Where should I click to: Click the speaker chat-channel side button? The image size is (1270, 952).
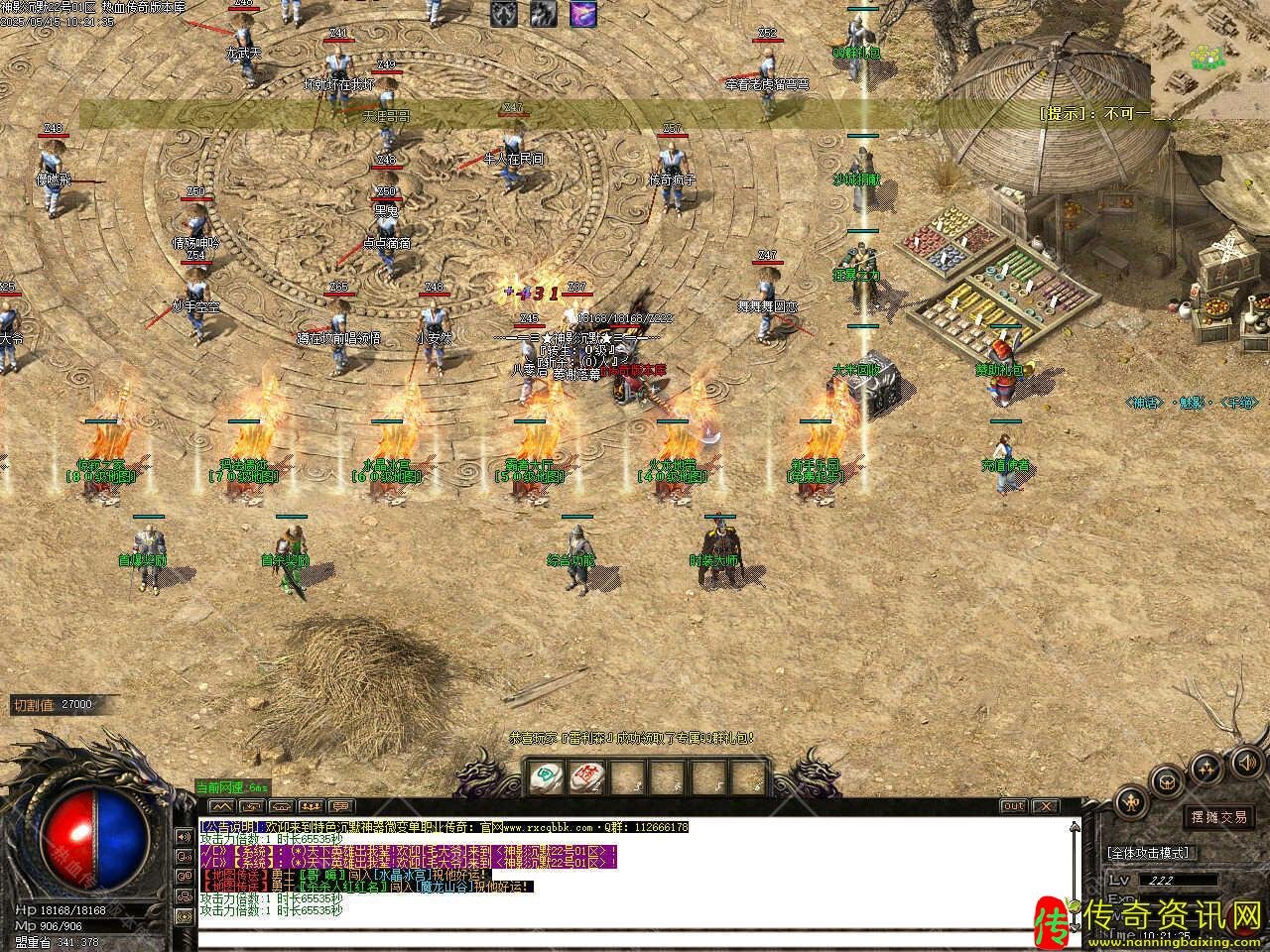point(184,836)
